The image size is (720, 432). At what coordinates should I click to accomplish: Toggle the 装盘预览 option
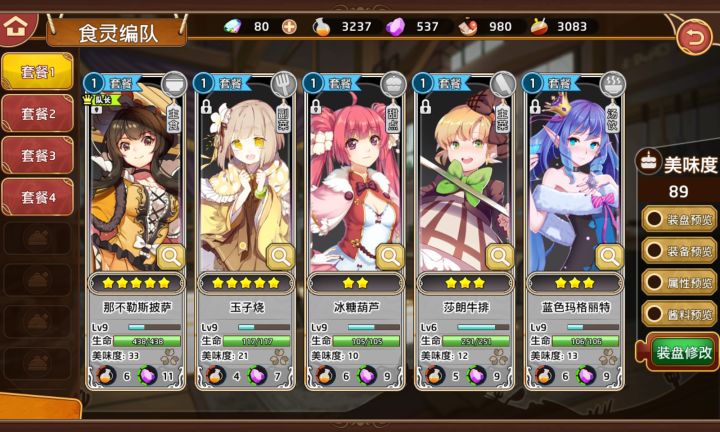pyautogui.click(x=681, y=219)
